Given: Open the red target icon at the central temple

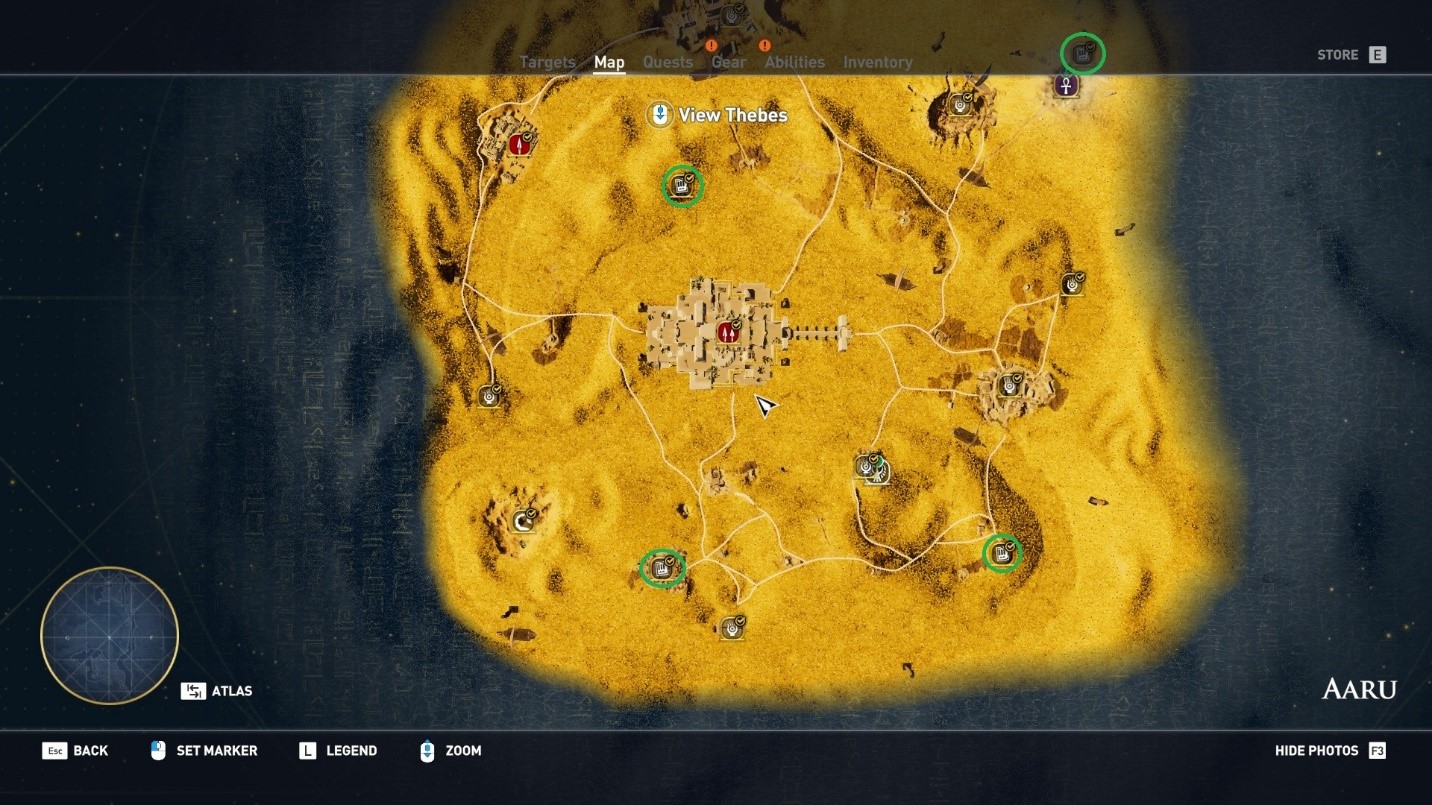Looking at the screenshot, I should click(x=727, y=330).
